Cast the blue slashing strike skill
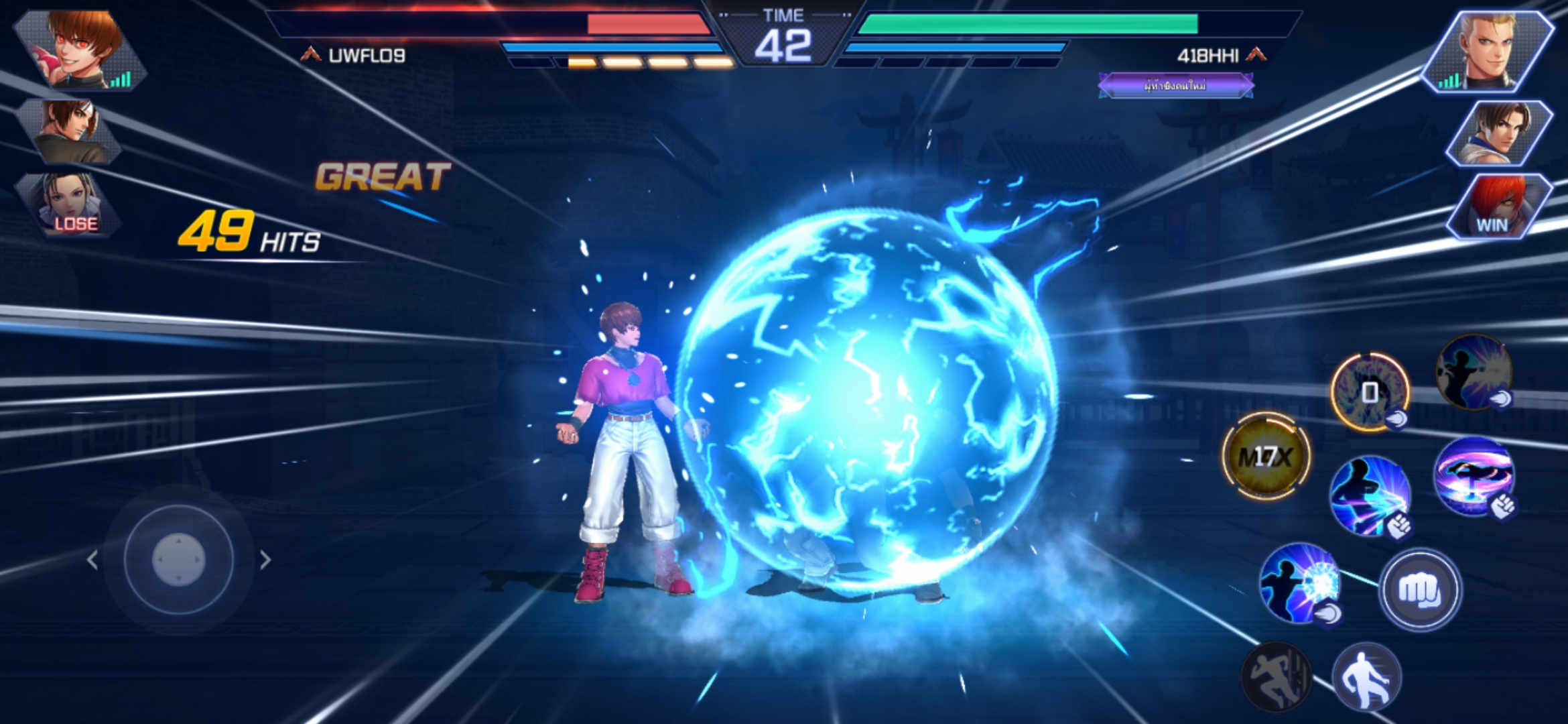 tap(1370, 496)
